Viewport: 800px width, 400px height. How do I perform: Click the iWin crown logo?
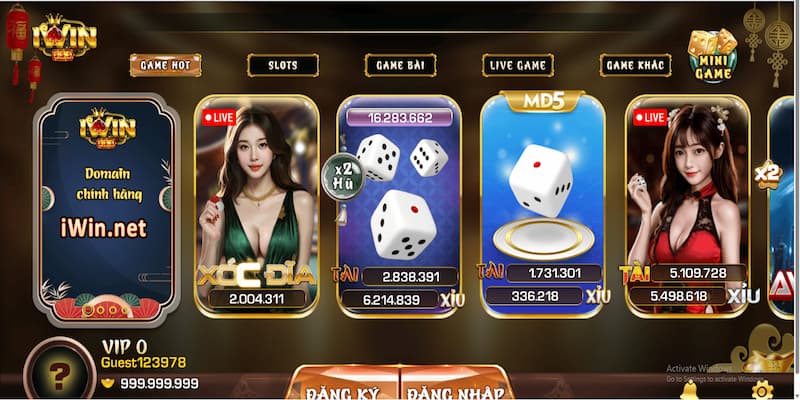(64, 37)
